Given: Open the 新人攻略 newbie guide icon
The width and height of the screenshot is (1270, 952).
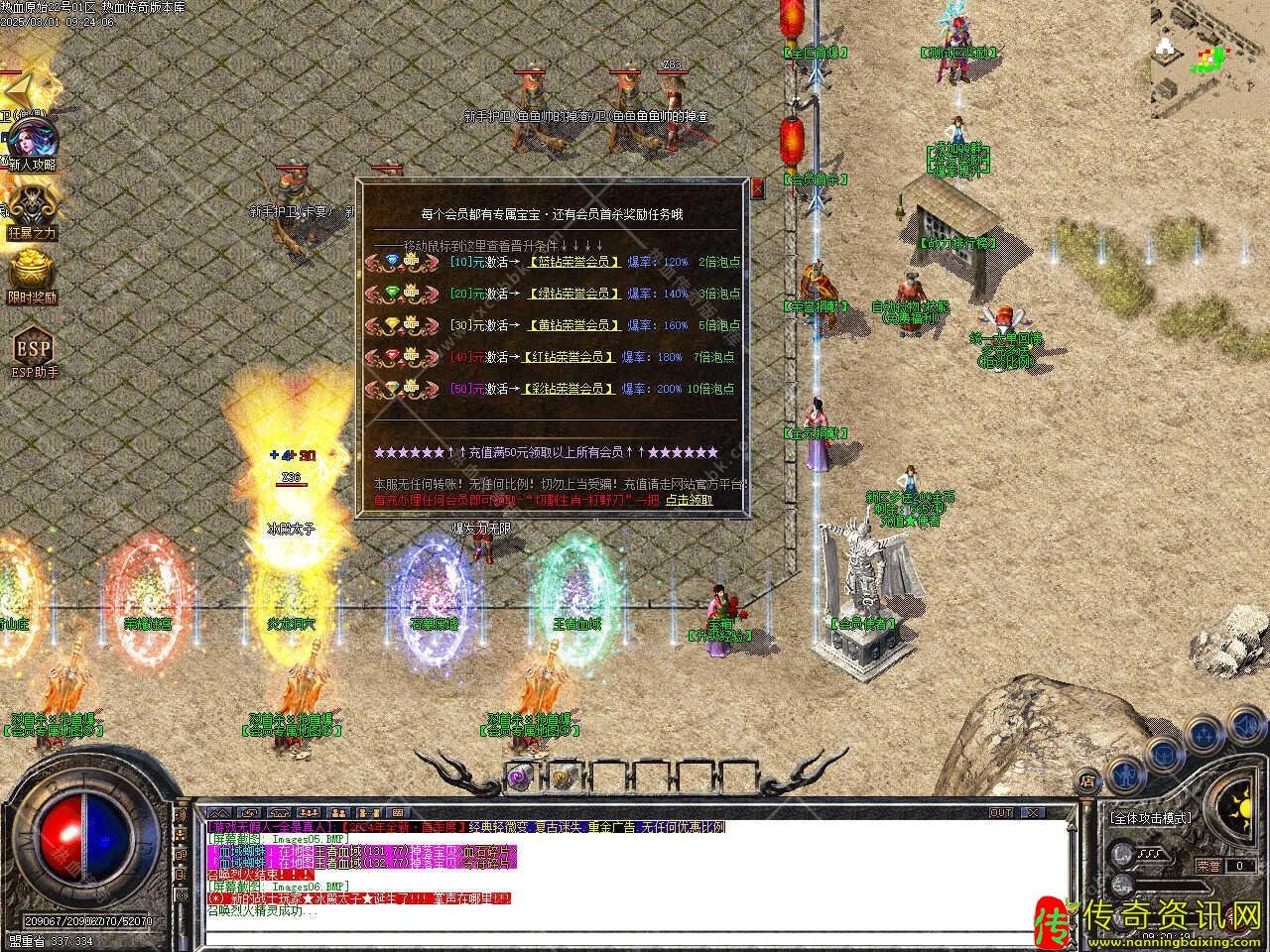Looking at the screenshot, I should point(32,144).
